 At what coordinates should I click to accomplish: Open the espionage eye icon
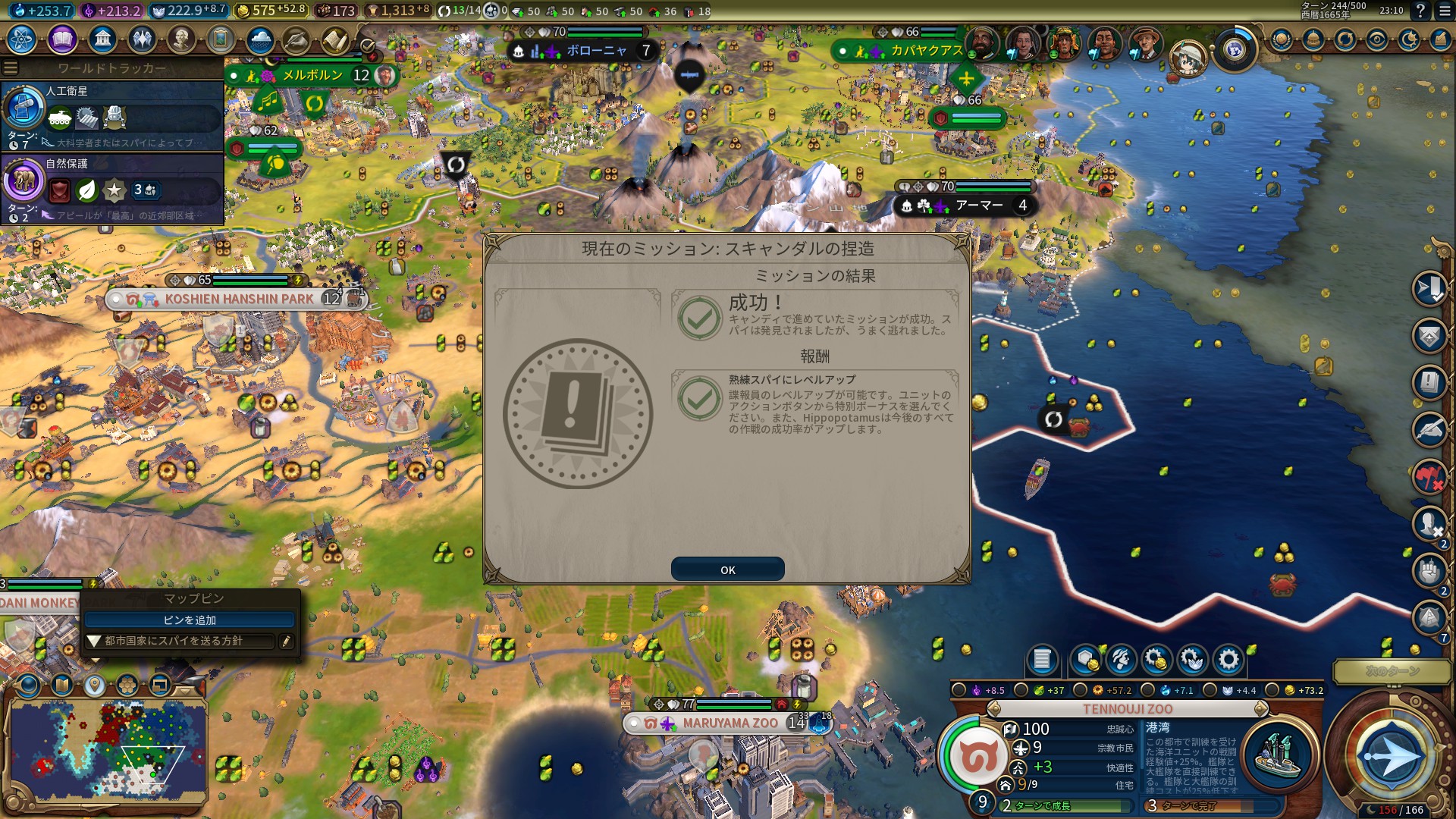1377,39
